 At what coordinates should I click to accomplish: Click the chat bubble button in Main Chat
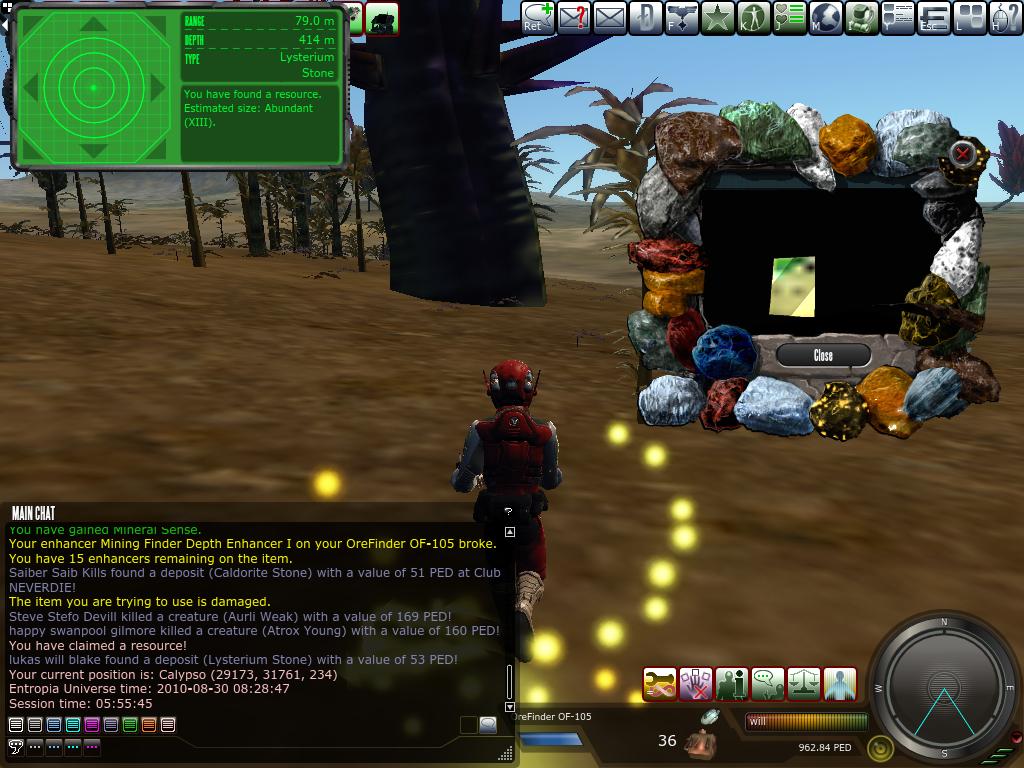pos(488,724)
